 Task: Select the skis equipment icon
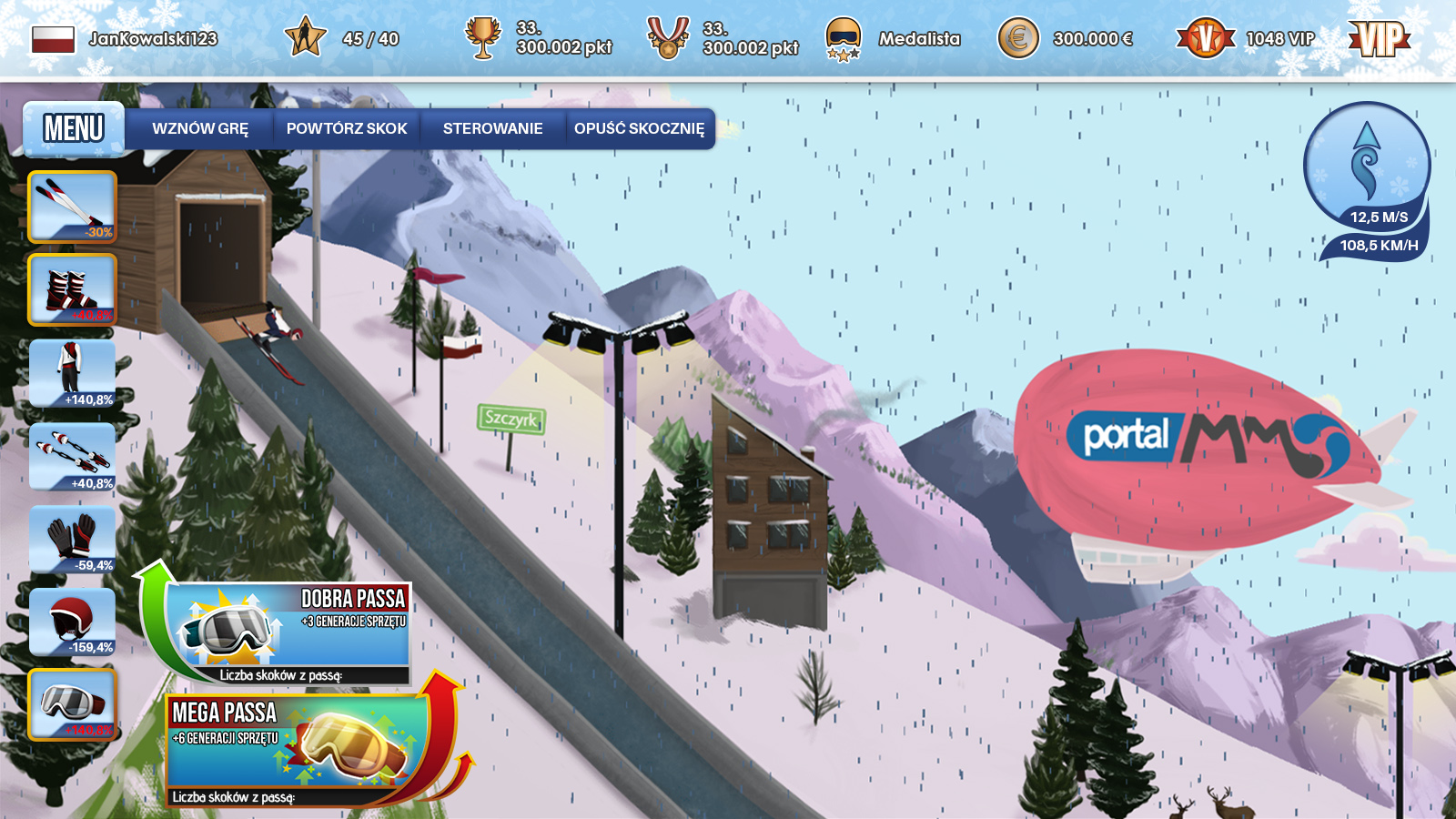click(x=73, y=207)
